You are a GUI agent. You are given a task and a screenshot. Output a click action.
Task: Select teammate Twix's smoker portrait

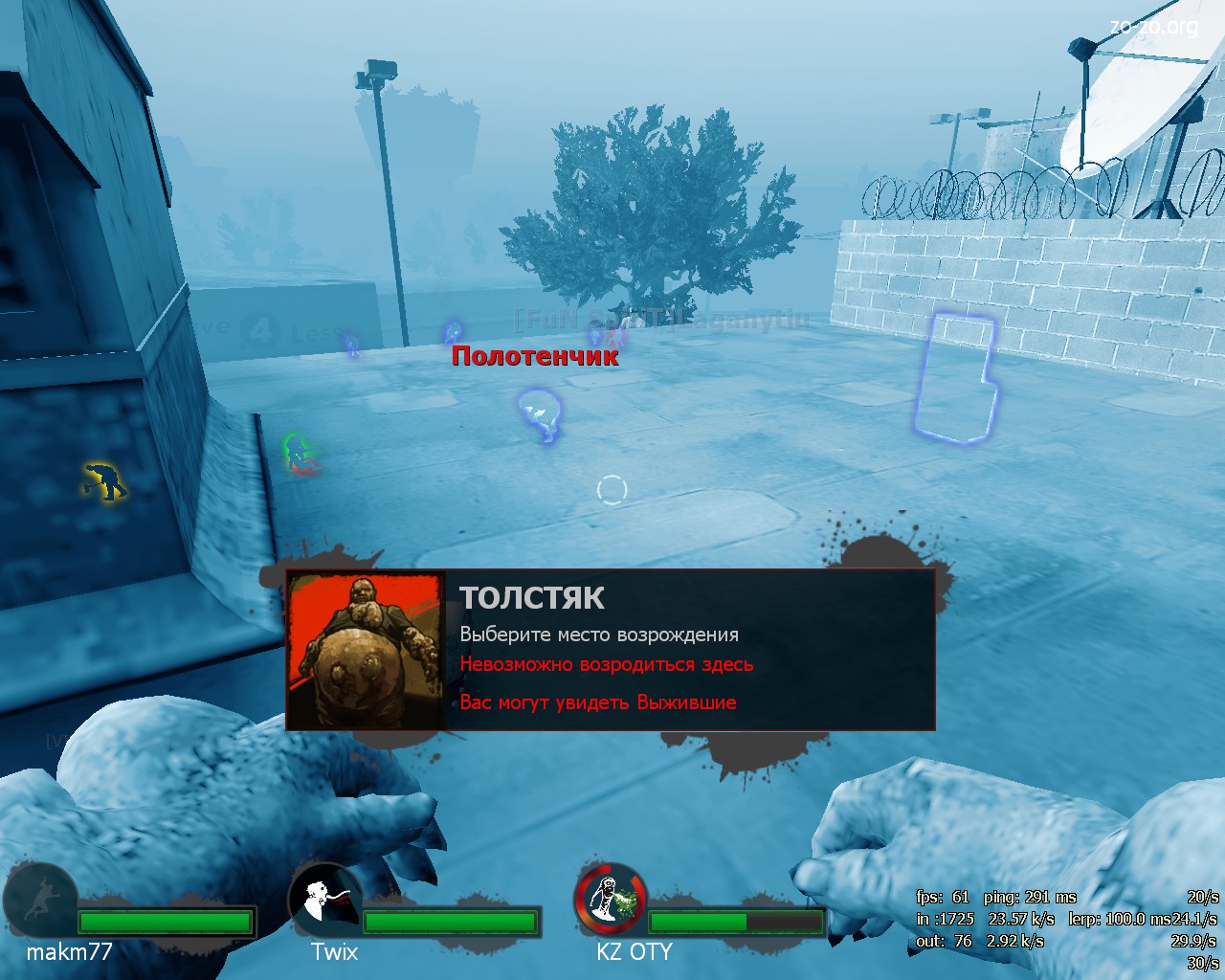coord(324,900)
